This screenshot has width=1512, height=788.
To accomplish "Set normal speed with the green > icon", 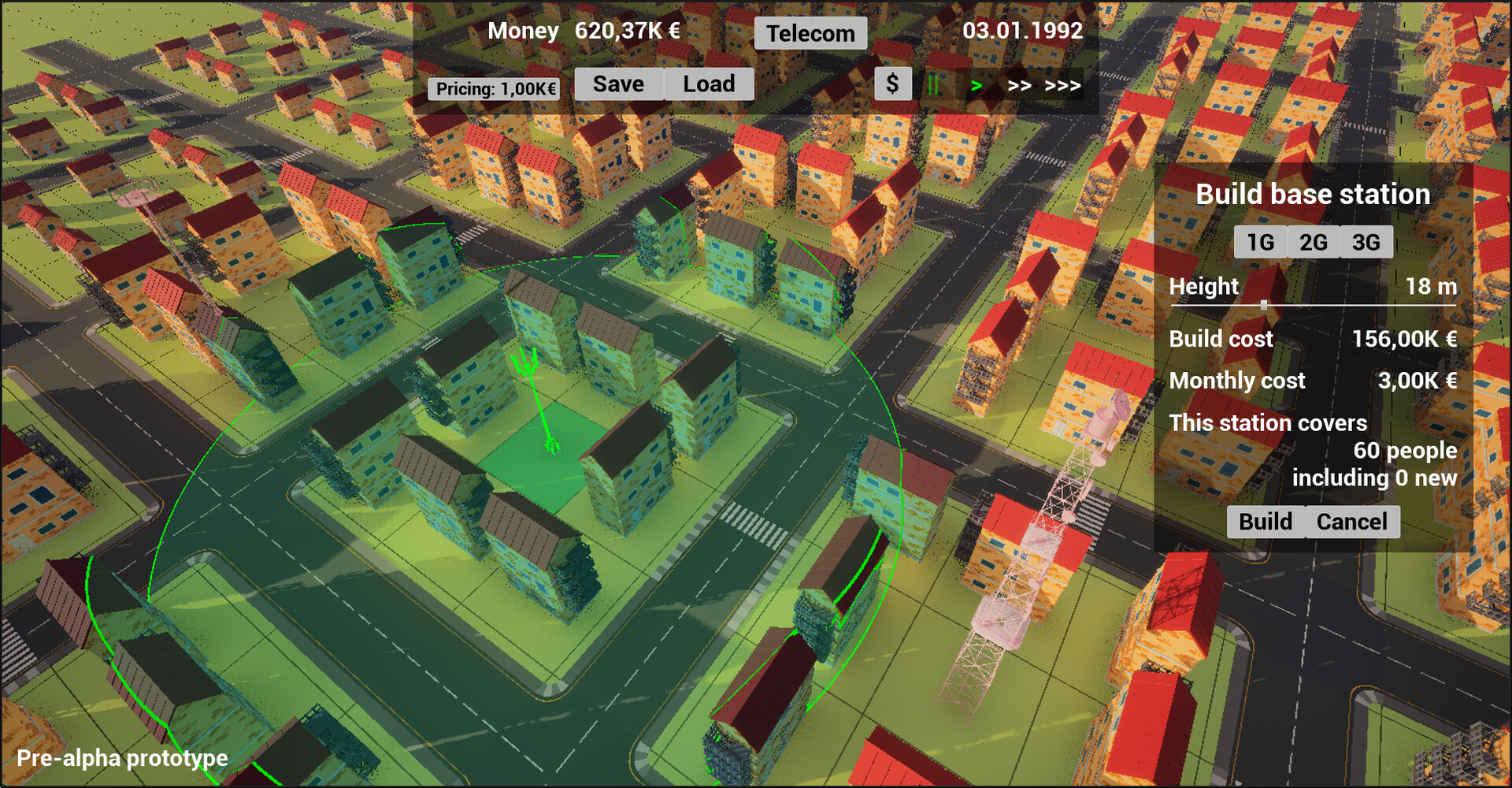I will (x=976, y=85).
